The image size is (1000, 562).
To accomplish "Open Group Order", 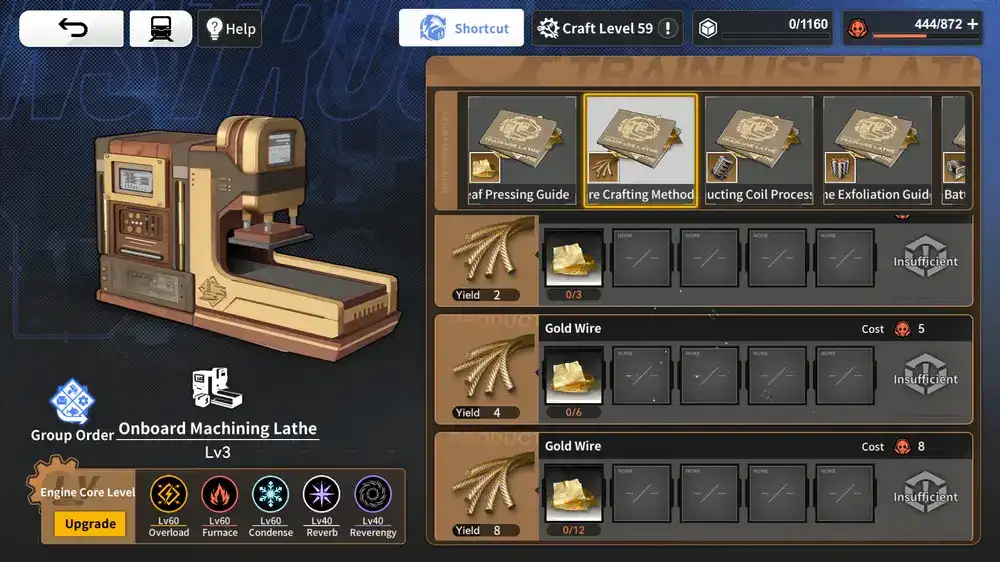I will coord(72,410).
